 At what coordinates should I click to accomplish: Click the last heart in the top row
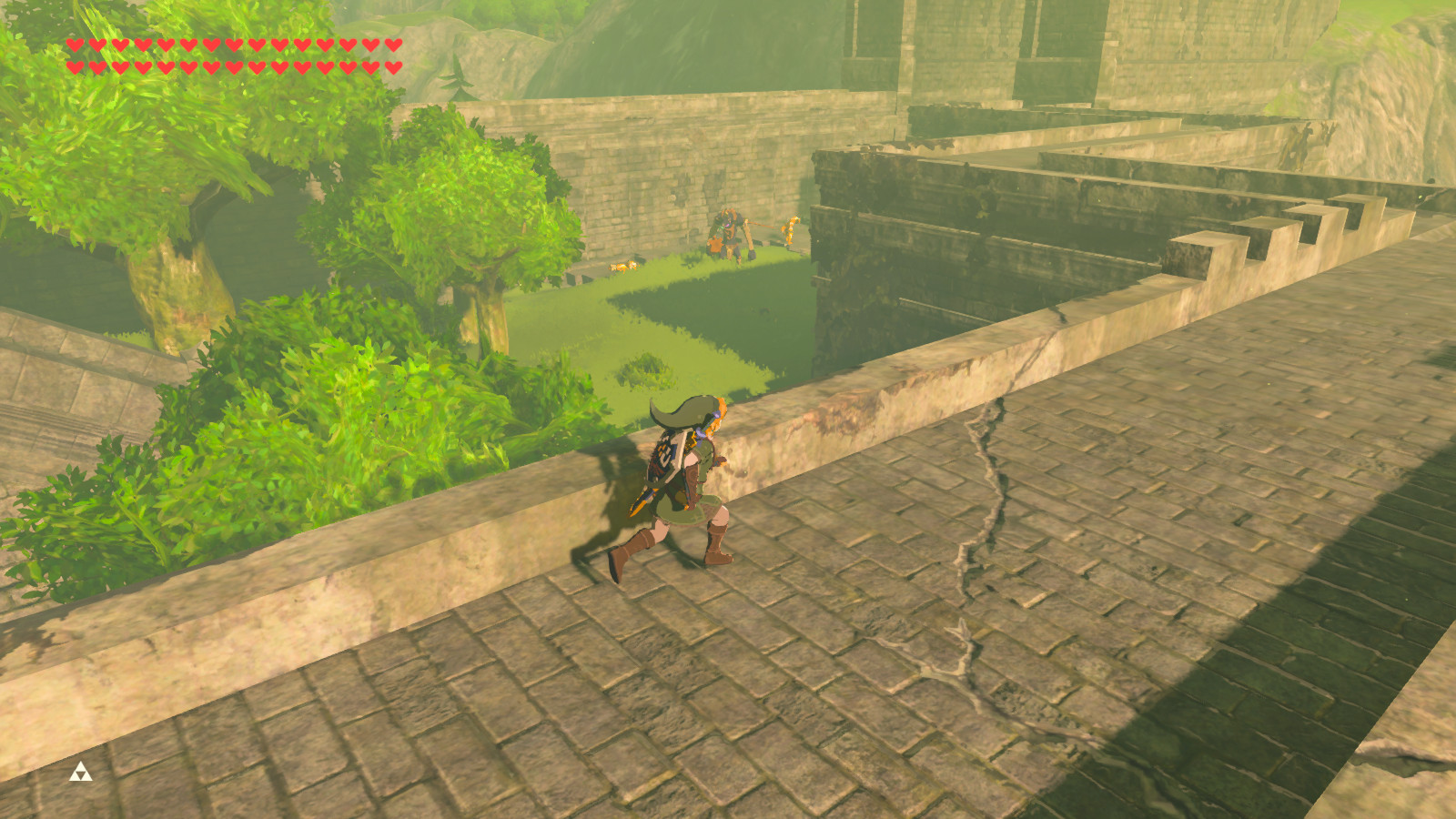(x=392, y=45)
